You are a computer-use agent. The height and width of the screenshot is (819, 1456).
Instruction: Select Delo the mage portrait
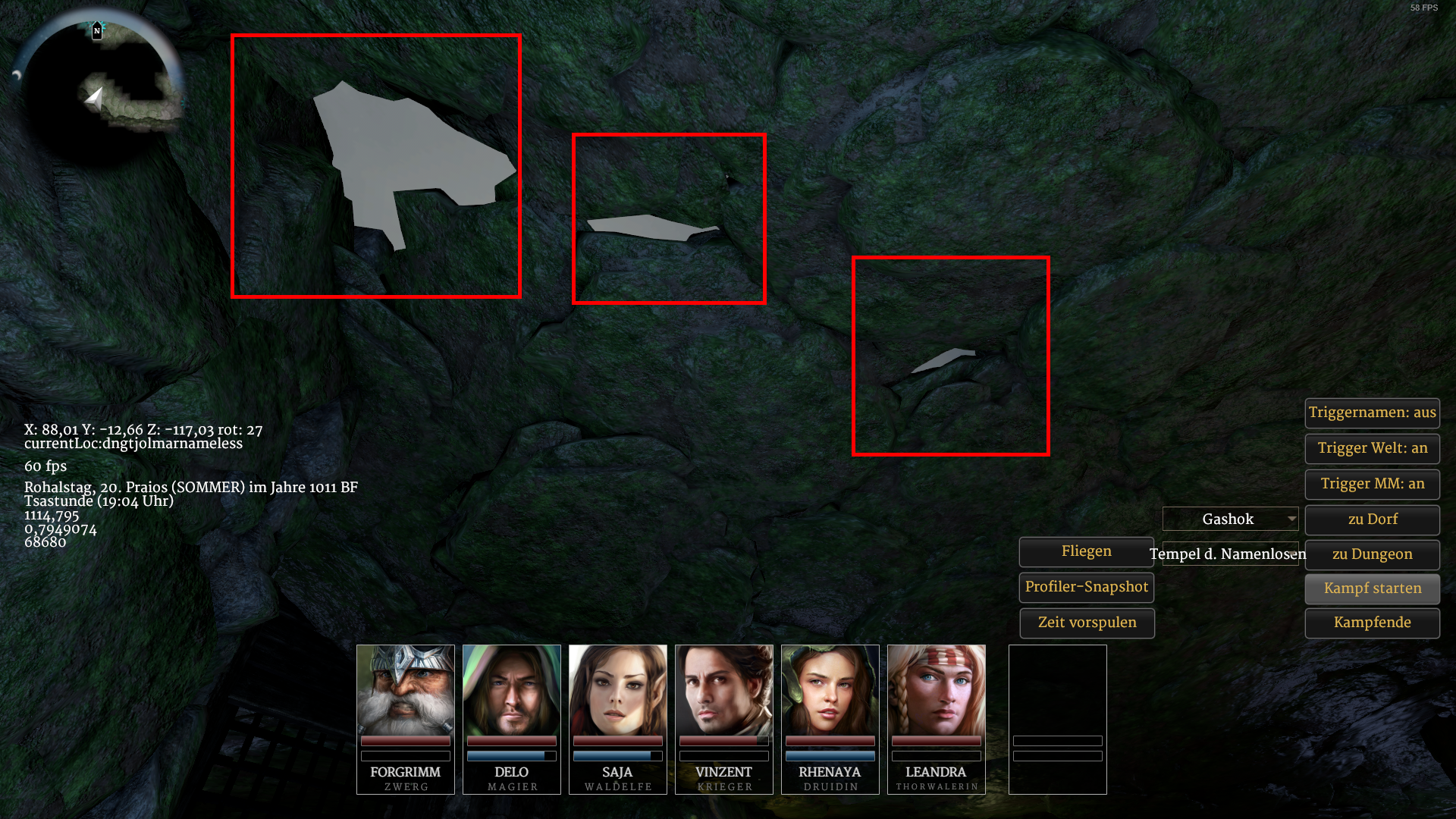512,690
